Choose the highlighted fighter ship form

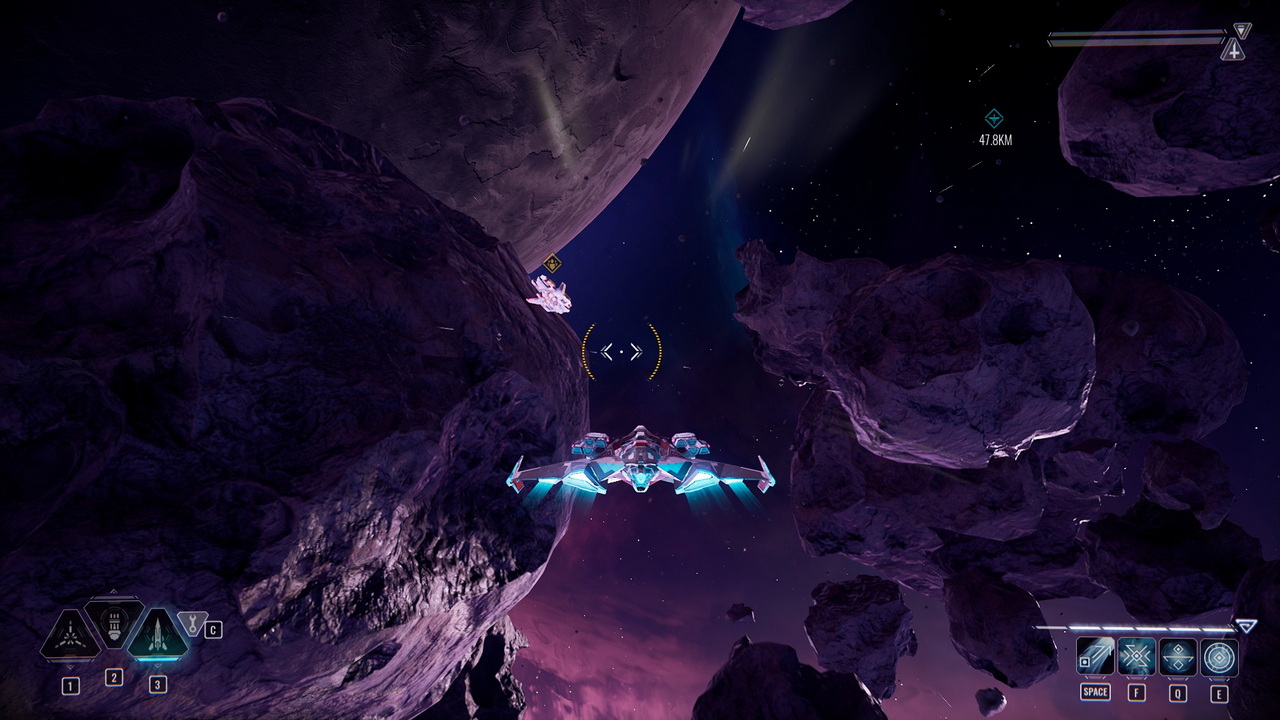[157, 634]
